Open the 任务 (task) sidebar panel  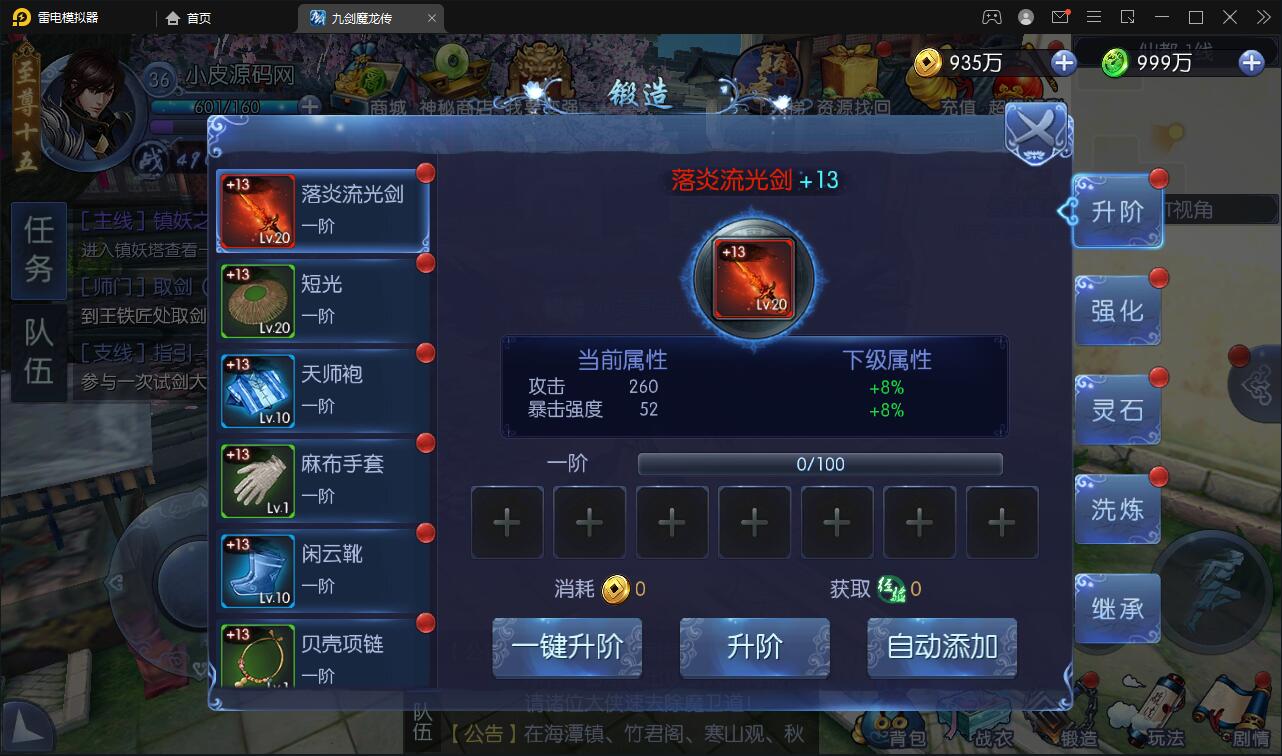[38, 252]
